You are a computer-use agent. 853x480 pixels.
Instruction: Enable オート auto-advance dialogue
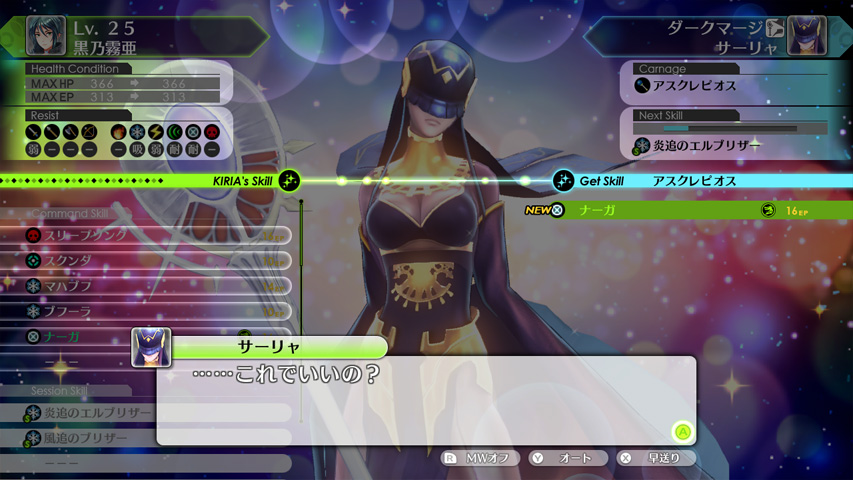tap(567, 458)
